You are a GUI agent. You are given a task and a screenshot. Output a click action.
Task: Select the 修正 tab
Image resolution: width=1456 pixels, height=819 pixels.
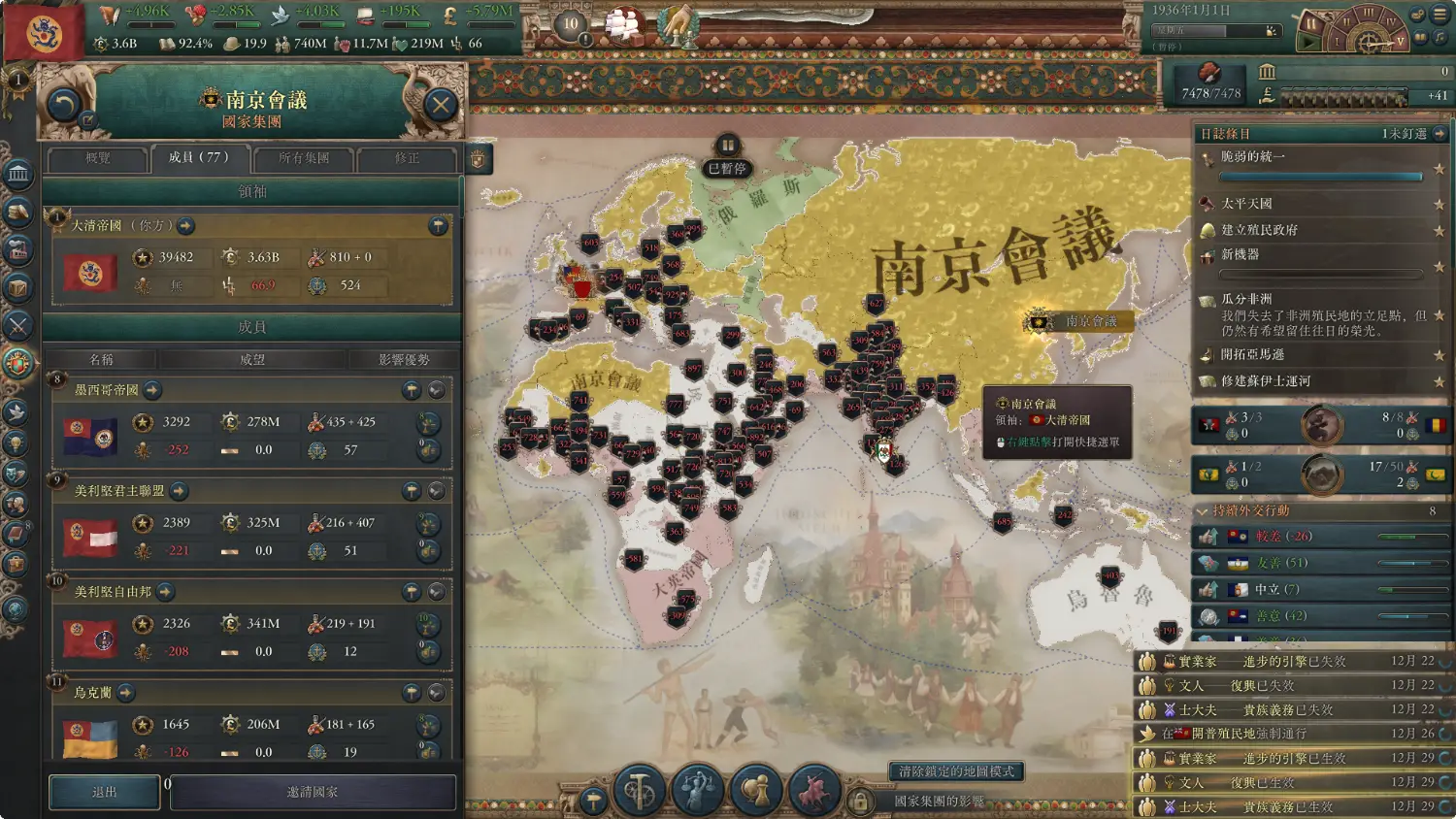407,158
